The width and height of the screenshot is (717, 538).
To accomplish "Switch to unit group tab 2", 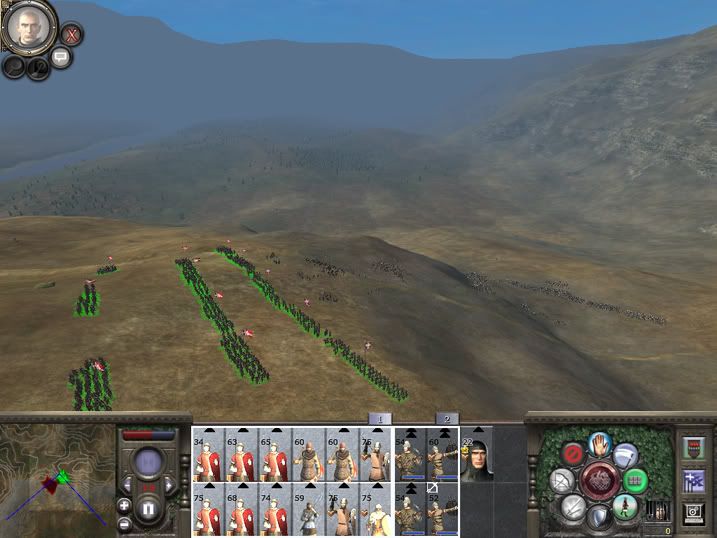I will 448,418.
